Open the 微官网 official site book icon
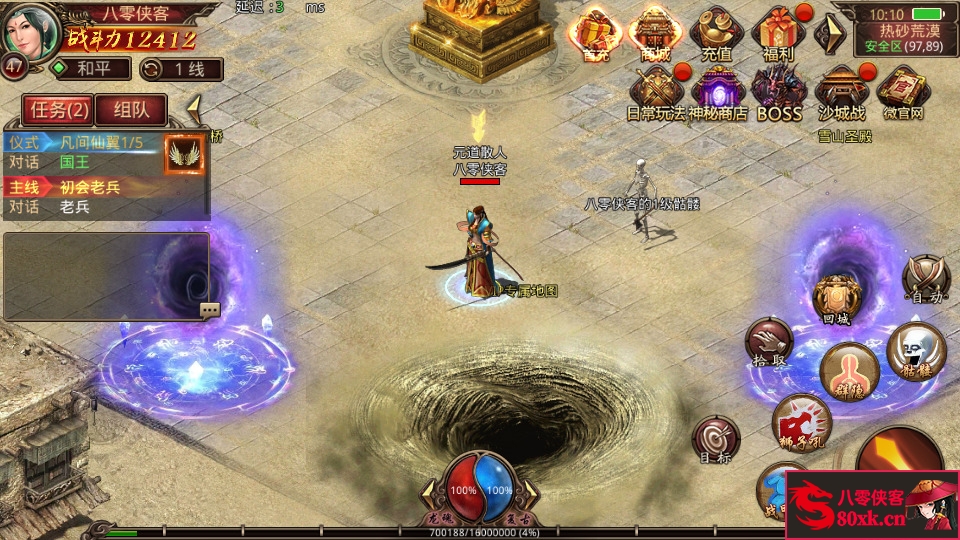 (x=901, y=92)
